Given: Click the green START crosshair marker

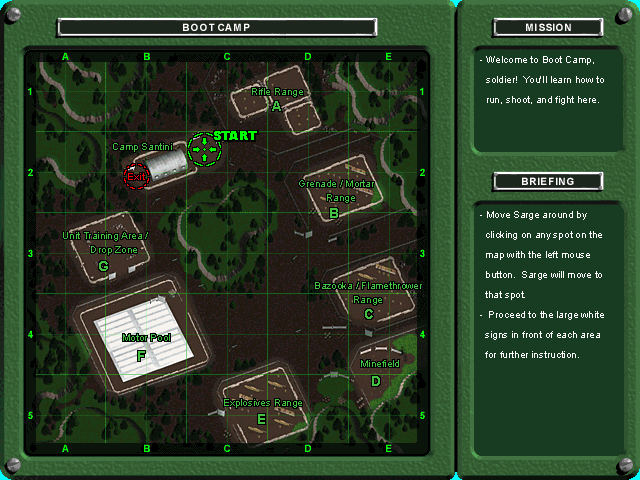Looking at the screenshot, I should [204, 150].
